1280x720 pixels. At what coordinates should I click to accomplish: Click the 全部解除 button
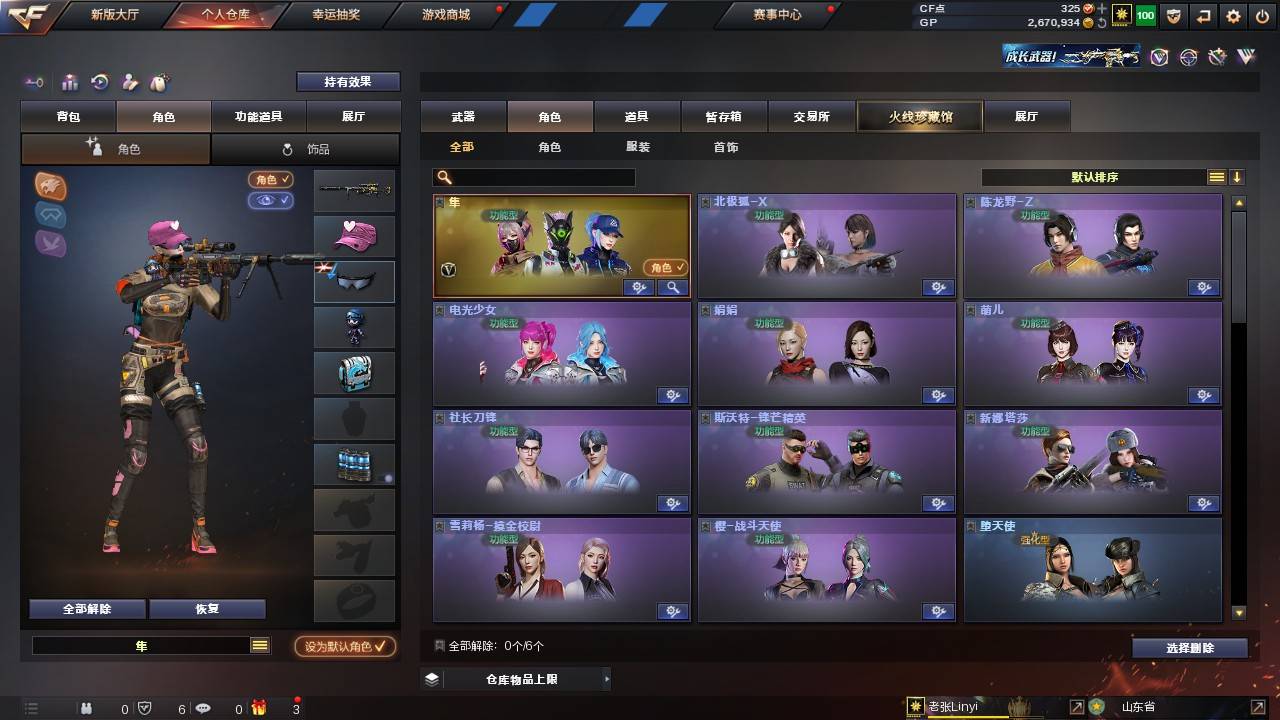[86, 608]
